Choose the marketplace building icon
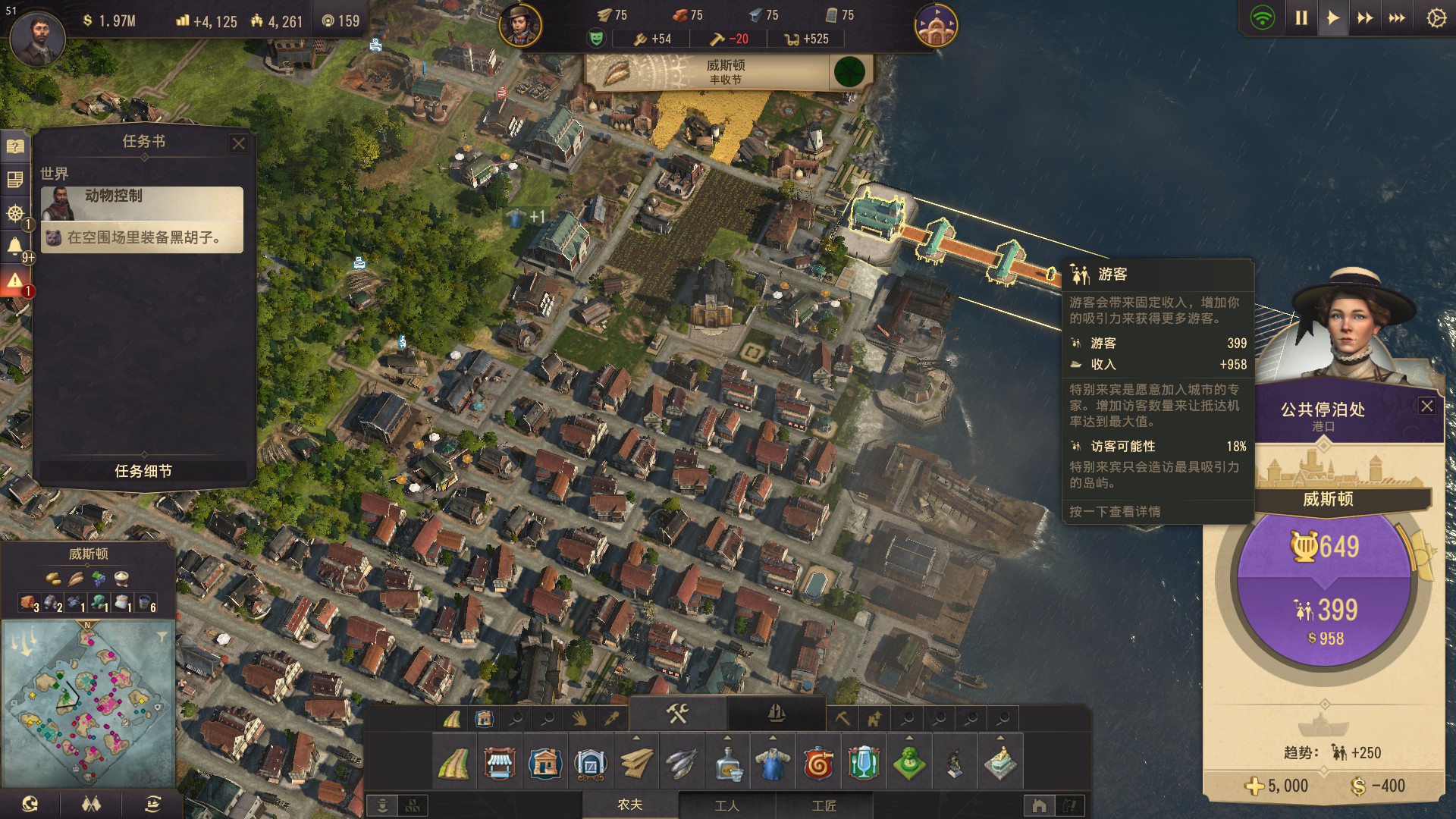 coord(499,763)
